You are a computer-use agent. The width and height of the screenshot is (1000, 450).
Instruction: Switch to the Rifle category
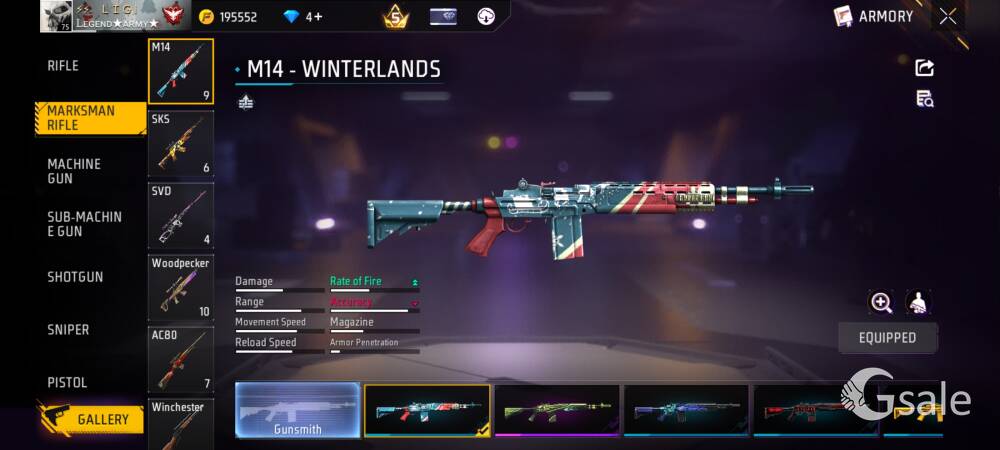point(63,66)
